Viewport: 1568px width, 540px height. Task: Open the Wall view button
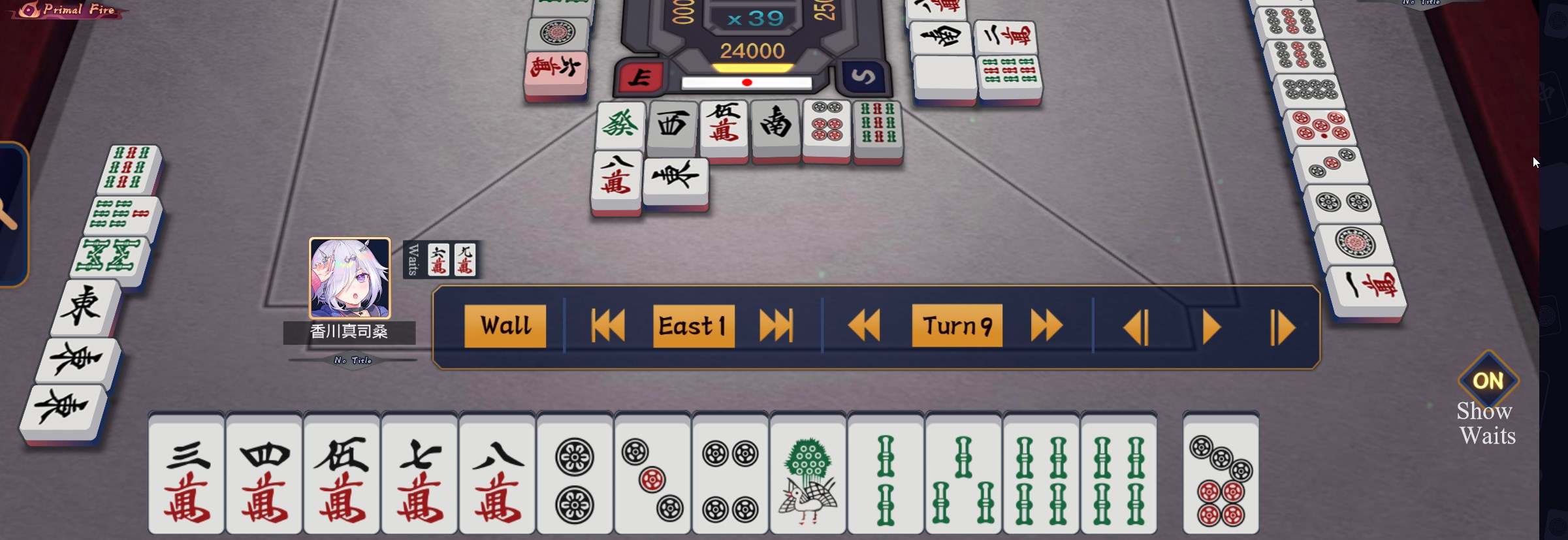(505, 326)
